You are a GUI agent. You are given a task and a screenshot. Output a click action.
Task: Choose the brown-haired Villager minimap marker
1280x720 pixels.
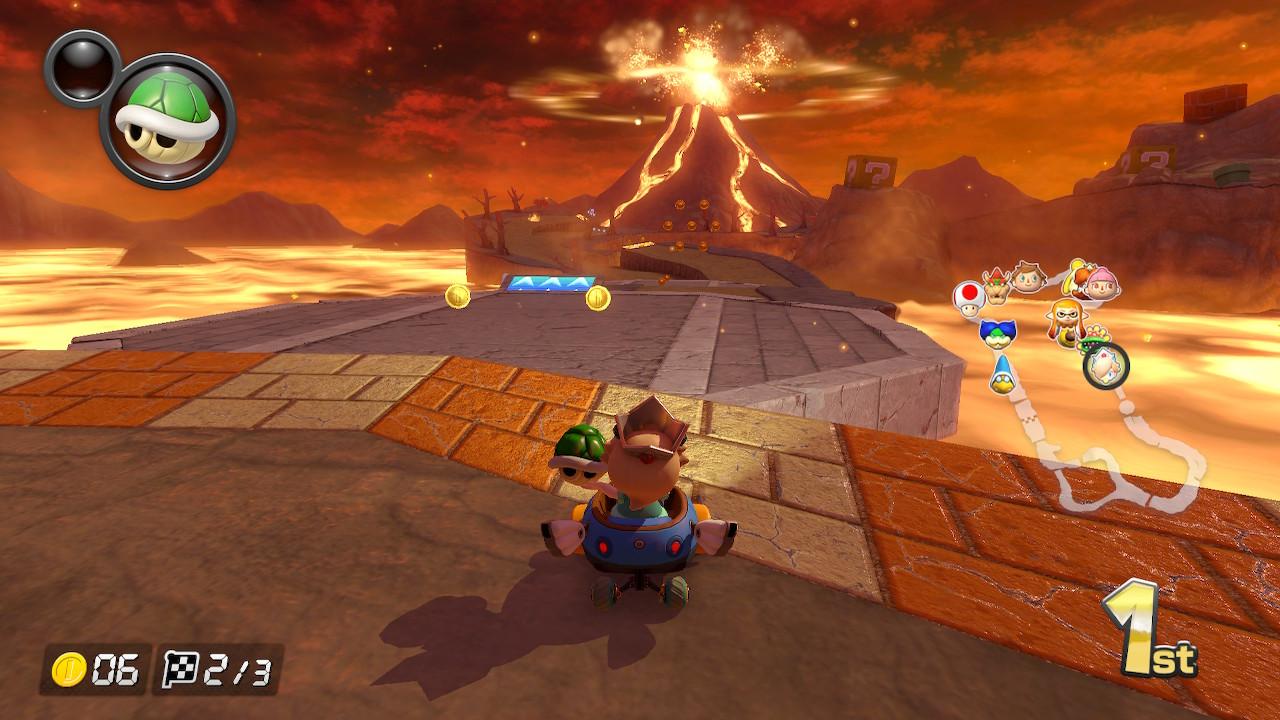click(x=1027, y=277)
